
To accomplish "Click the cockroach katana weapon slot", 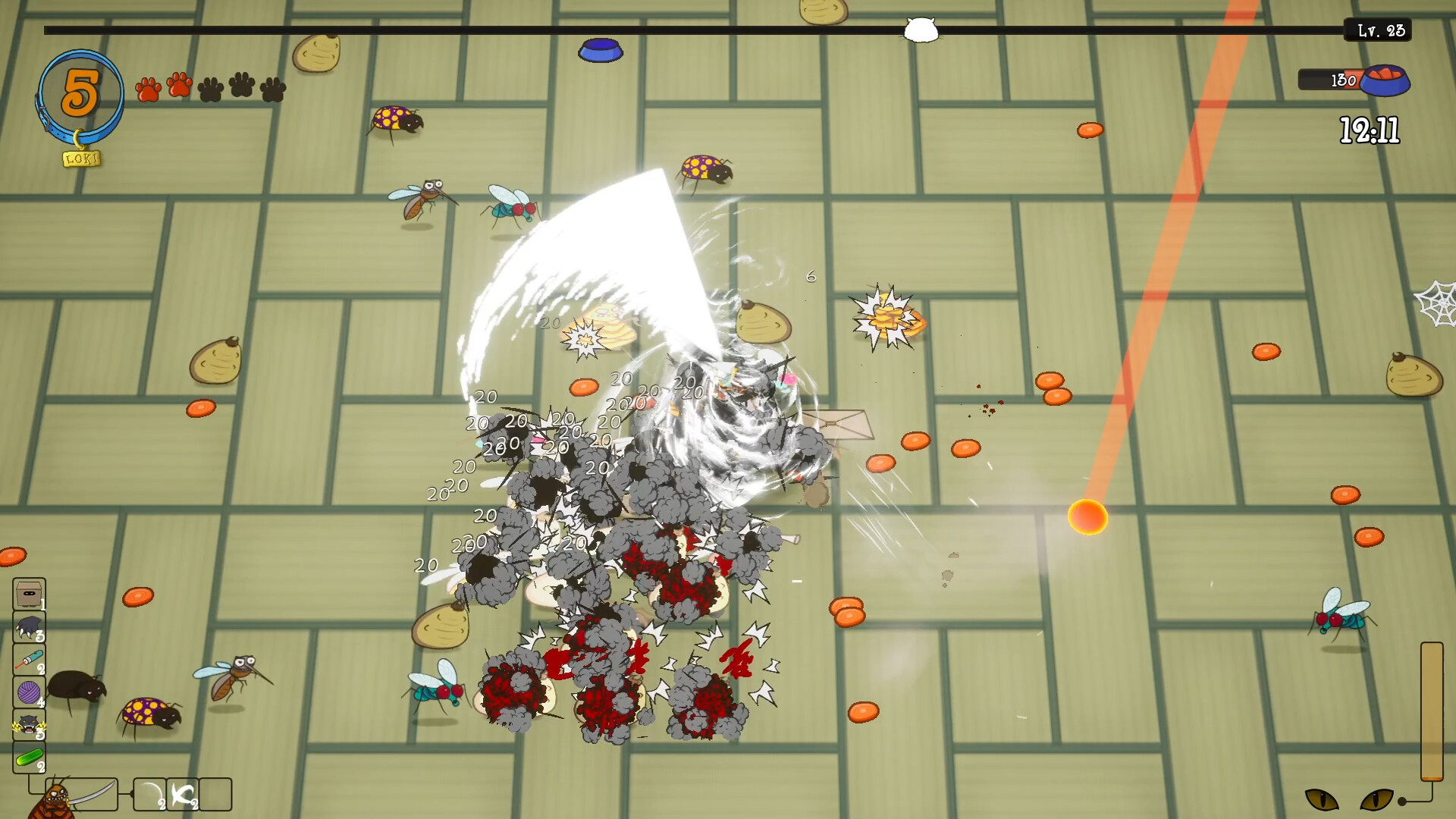I will 82,795.
